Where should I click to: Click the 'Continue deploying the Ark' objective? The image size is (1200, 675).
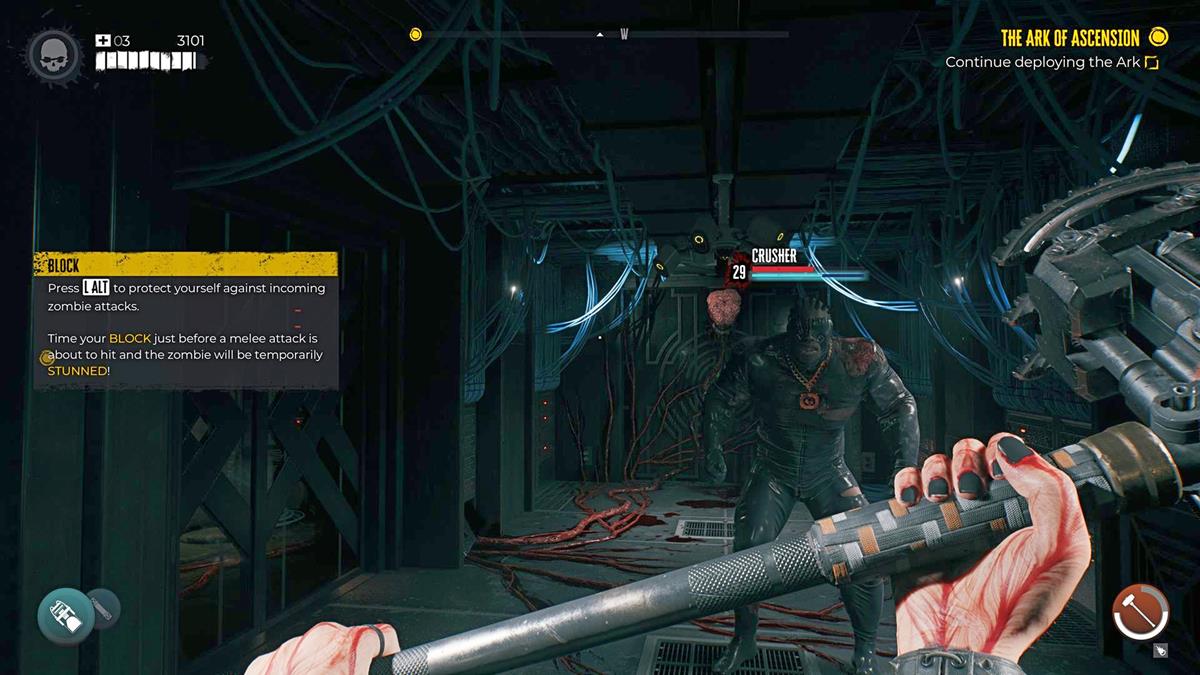point(1044,62)
